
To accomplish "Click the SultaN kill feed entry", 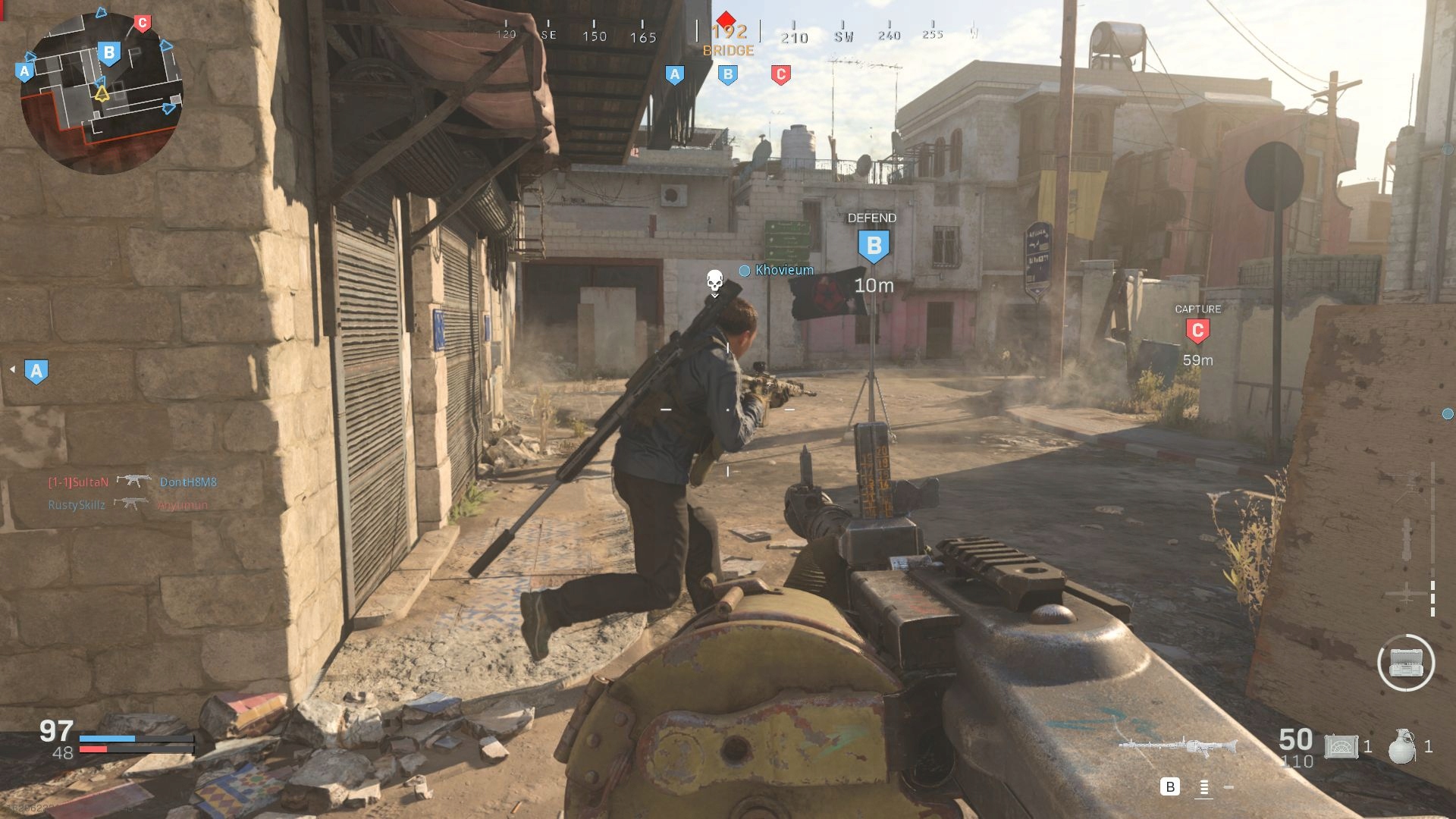I will pyautogui.click(x=79, y=482).
